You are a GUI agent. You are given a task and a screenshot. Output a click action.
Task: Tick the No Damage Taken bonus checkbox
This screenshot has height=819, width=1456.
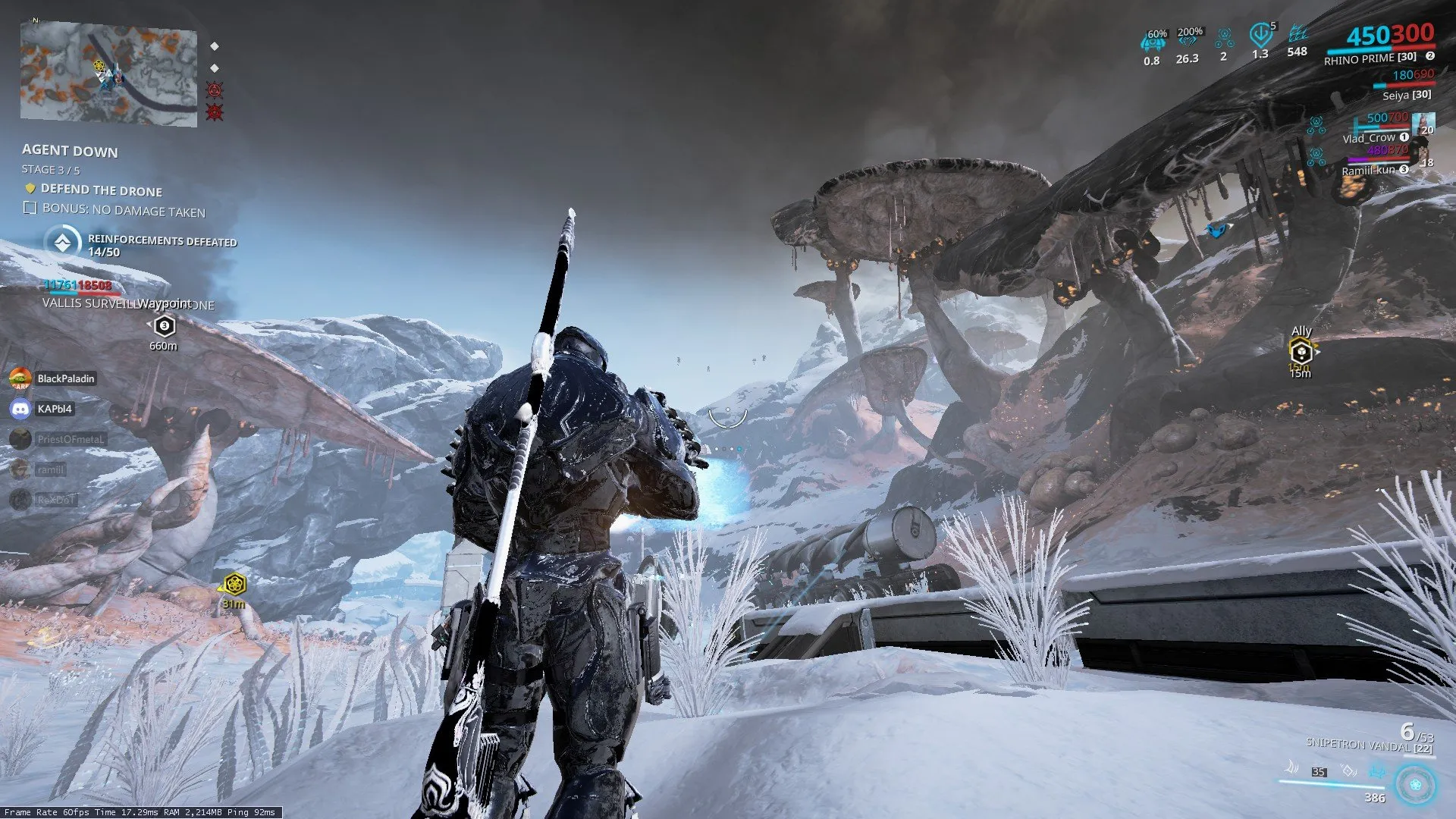click(x=30, y=209)
